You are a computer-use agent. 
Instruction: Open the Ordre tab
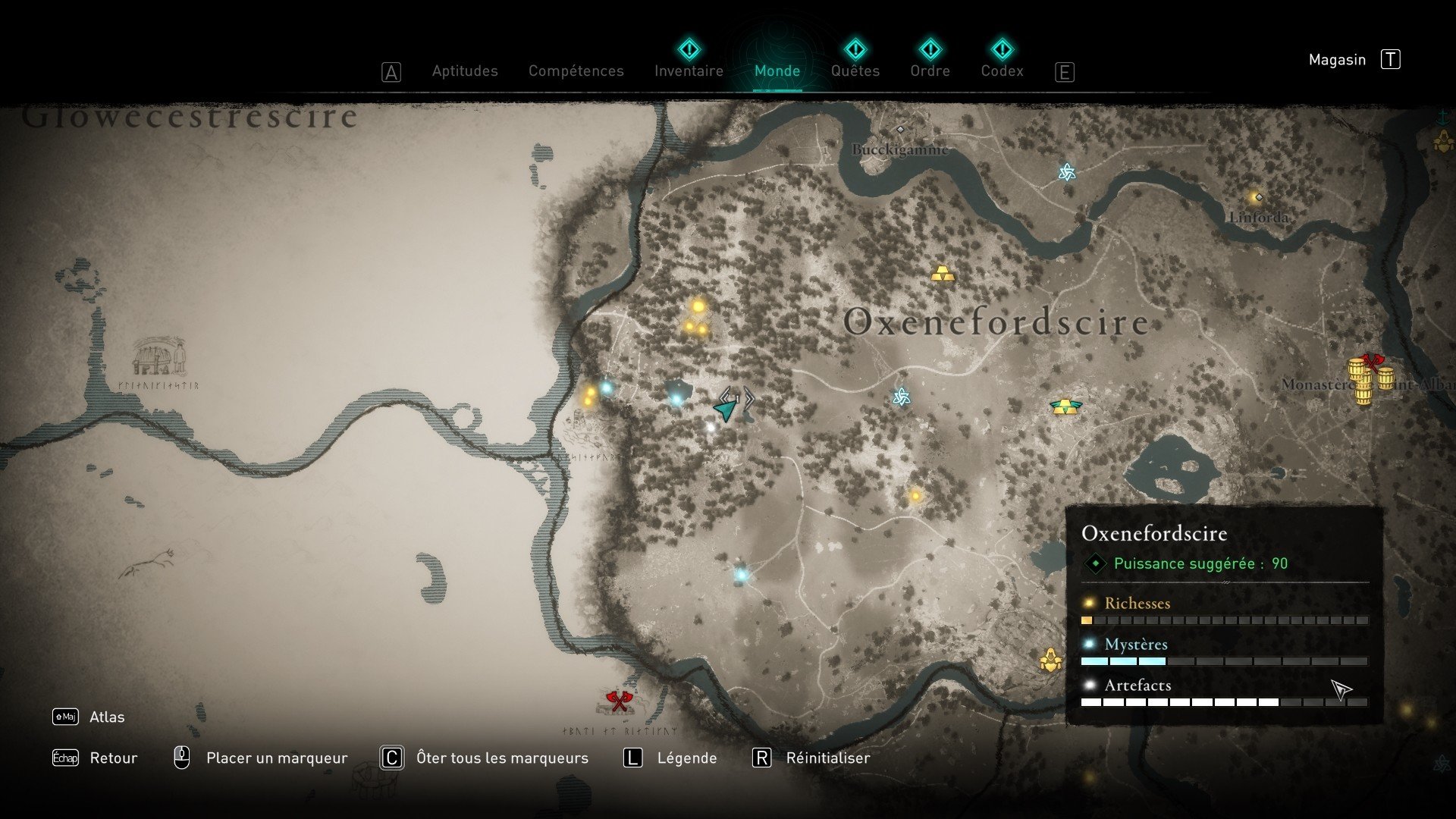930,71
